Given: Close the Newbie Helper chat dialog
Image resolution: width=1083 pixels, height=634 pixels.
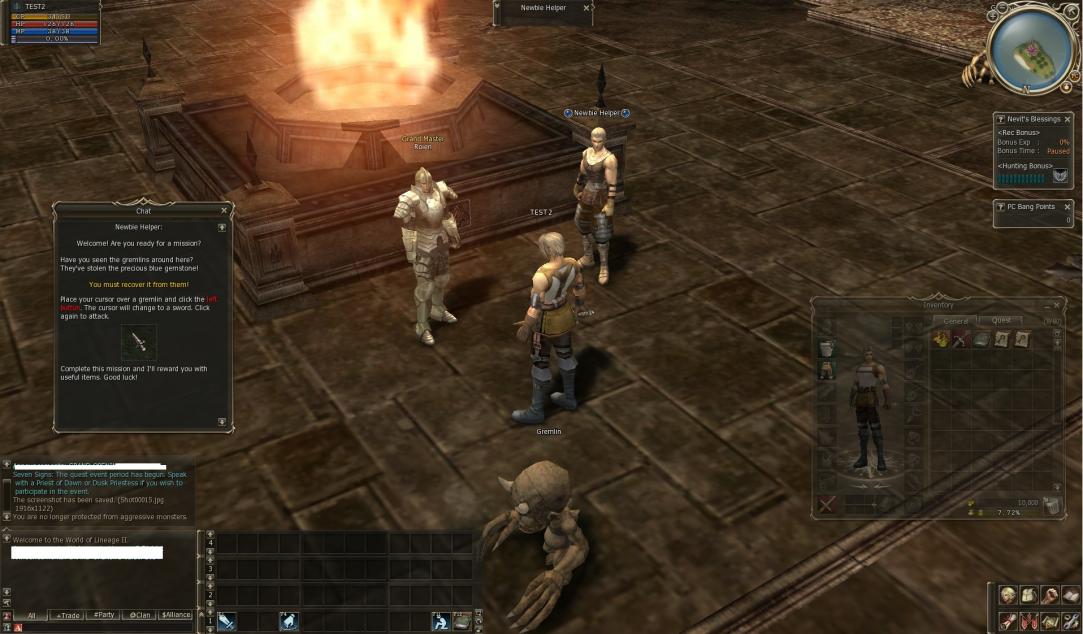Looking at the screenshot, I should coord(224,211).
